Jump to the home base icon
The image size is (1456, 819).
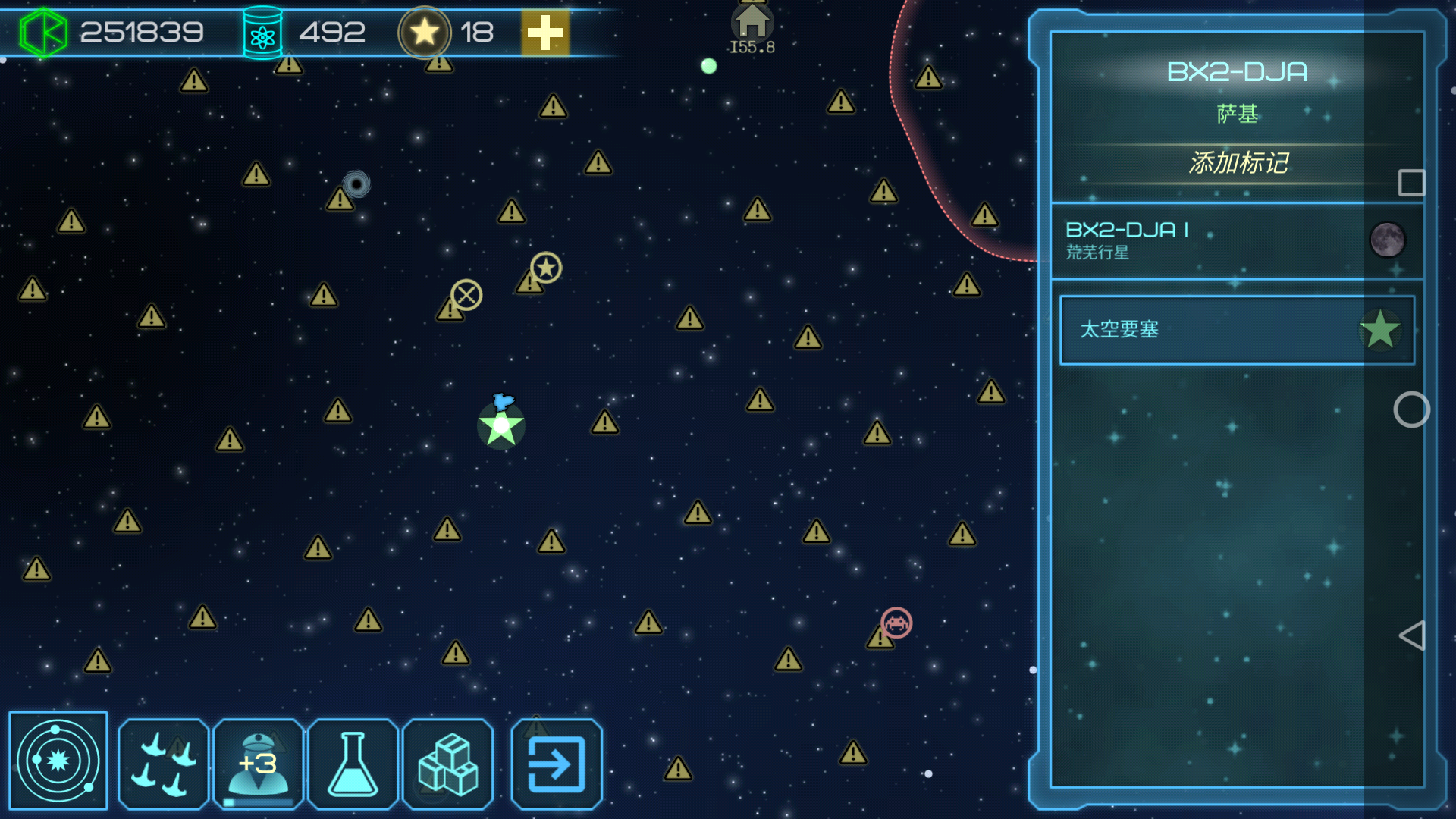[752, 21]
